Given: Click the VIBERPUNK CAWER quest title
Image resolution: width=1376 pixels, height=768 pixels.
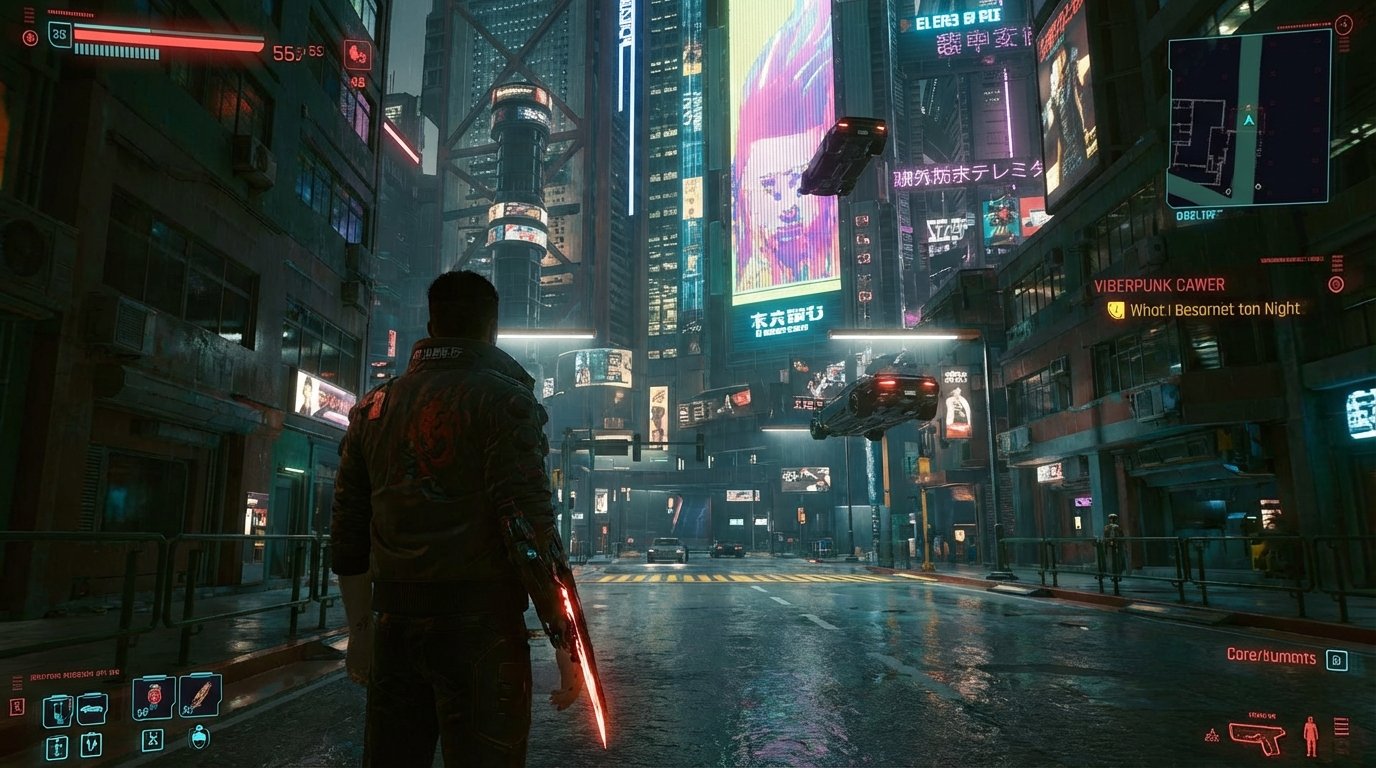Looking at the screenshot, I should tap(1160, 284).
